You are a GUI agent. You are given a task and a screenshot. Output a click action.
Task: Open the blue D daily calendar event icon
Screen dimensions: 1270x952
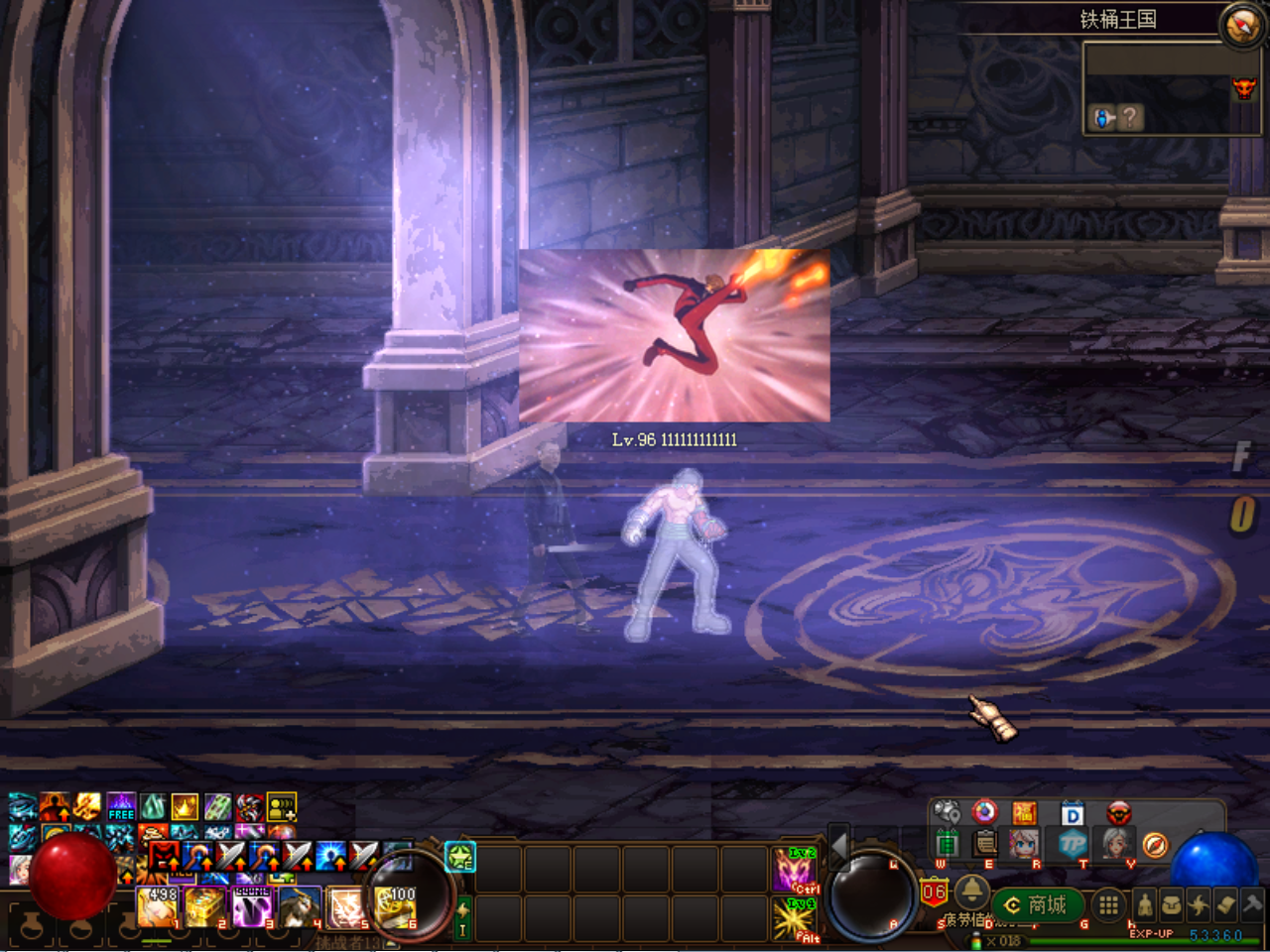tap(1072, 814)
